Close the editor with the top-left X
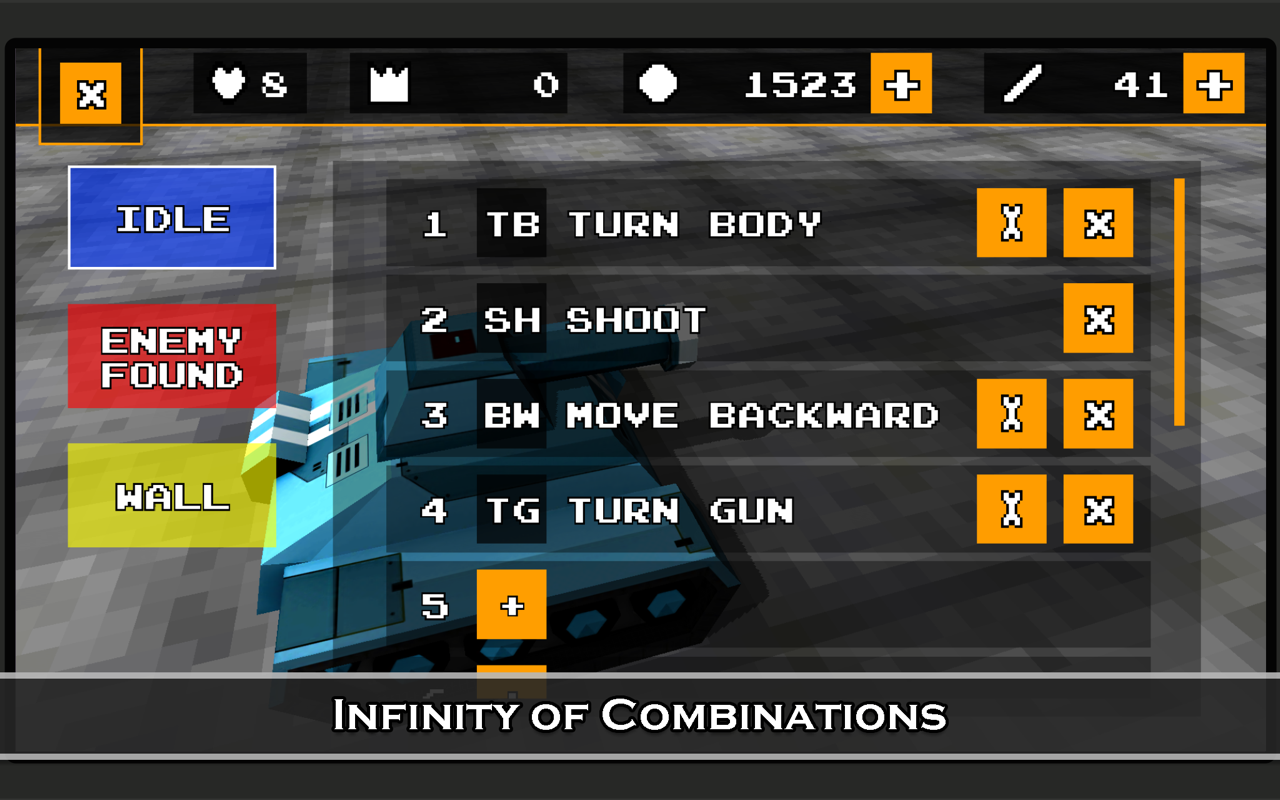Screen dimensions: 1280x800 (x=91, y=94)
